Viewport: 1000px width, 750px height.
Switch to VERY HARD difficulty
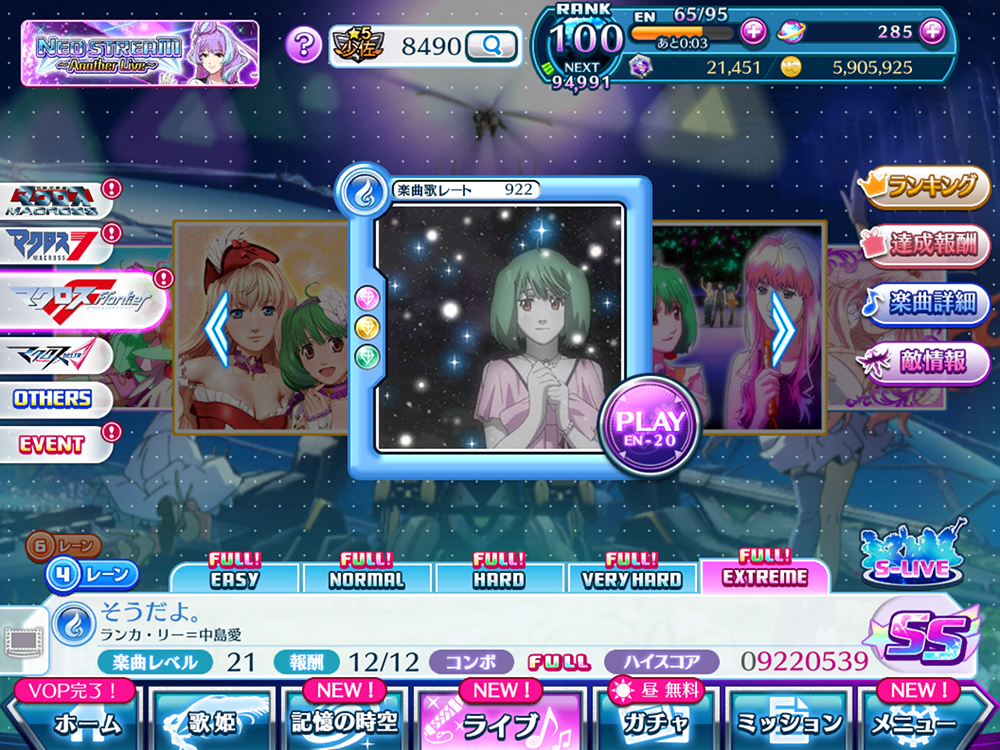(x=632, y=578)
